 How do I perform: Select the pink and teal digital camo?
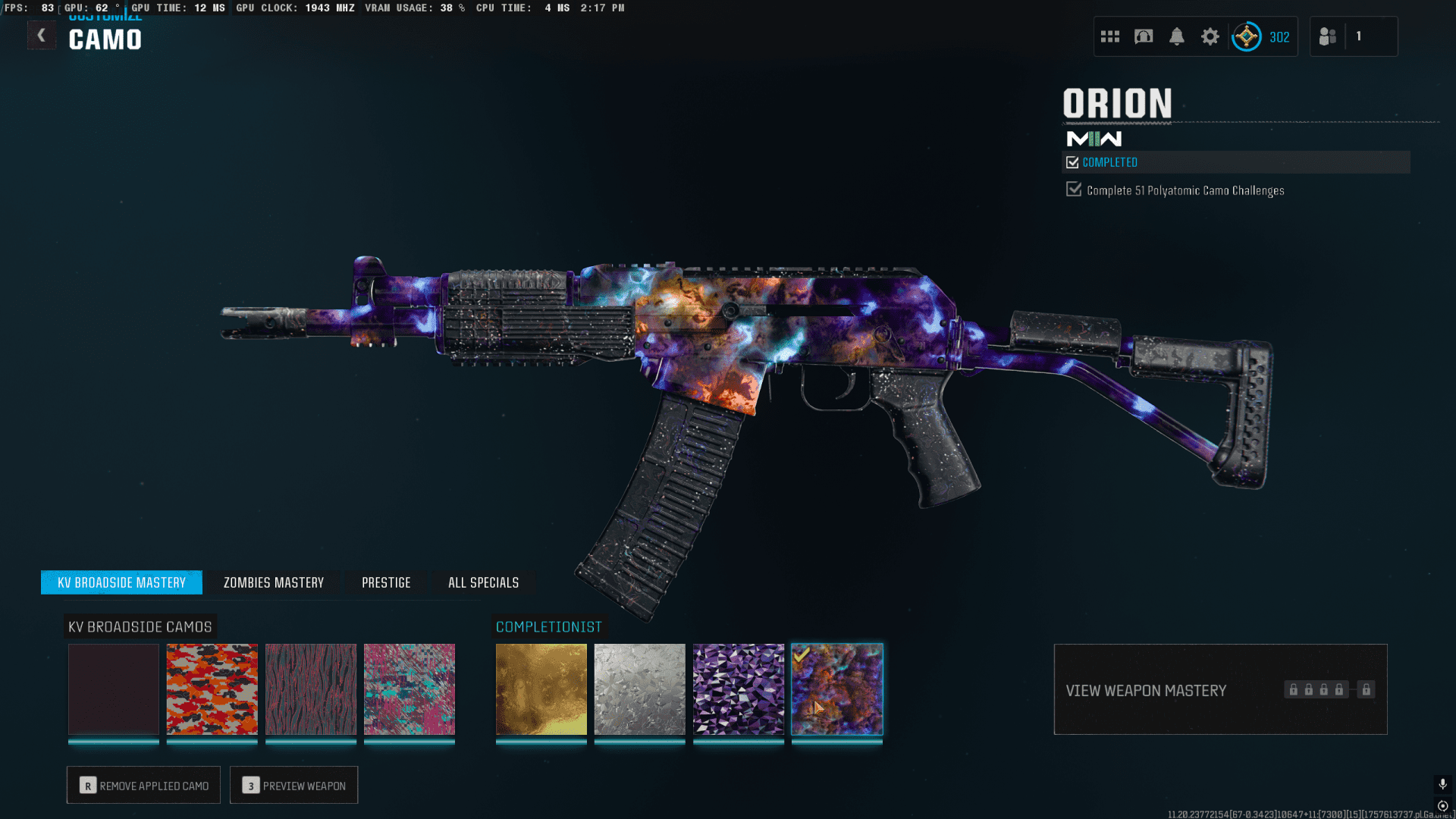[409, 689]
